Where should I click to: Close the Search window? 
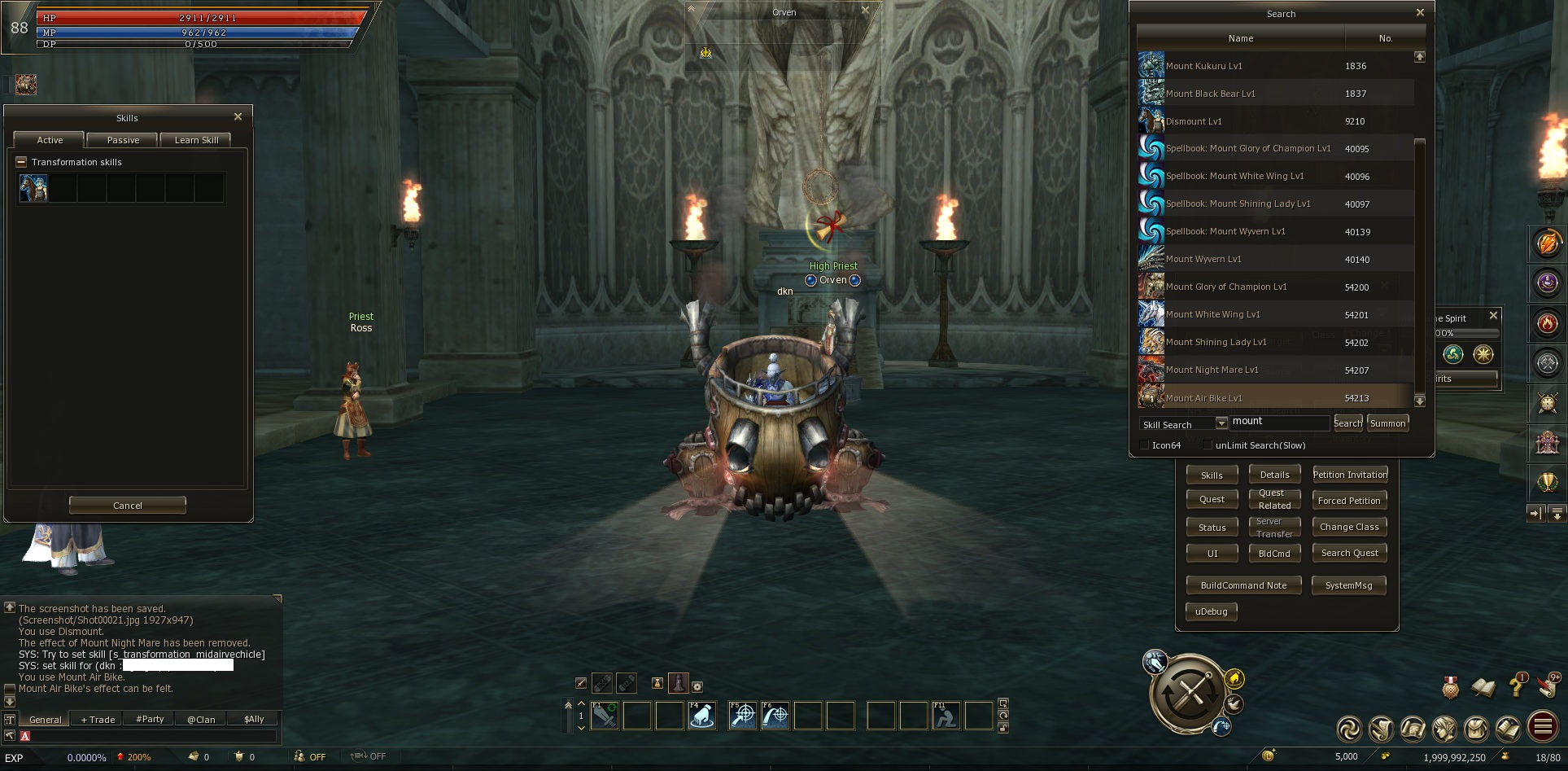(x=1420, y=13)
